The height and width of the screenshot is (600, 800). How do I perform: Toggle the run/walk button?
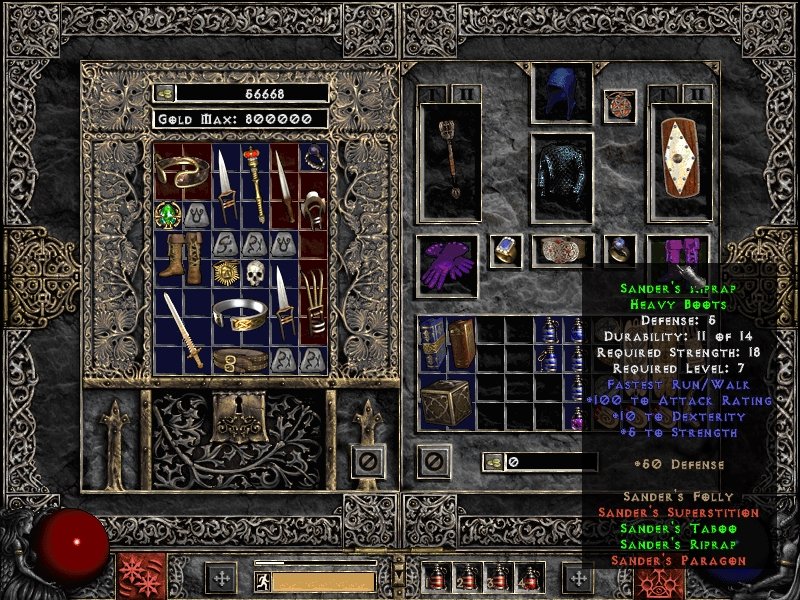coord(261,580)
